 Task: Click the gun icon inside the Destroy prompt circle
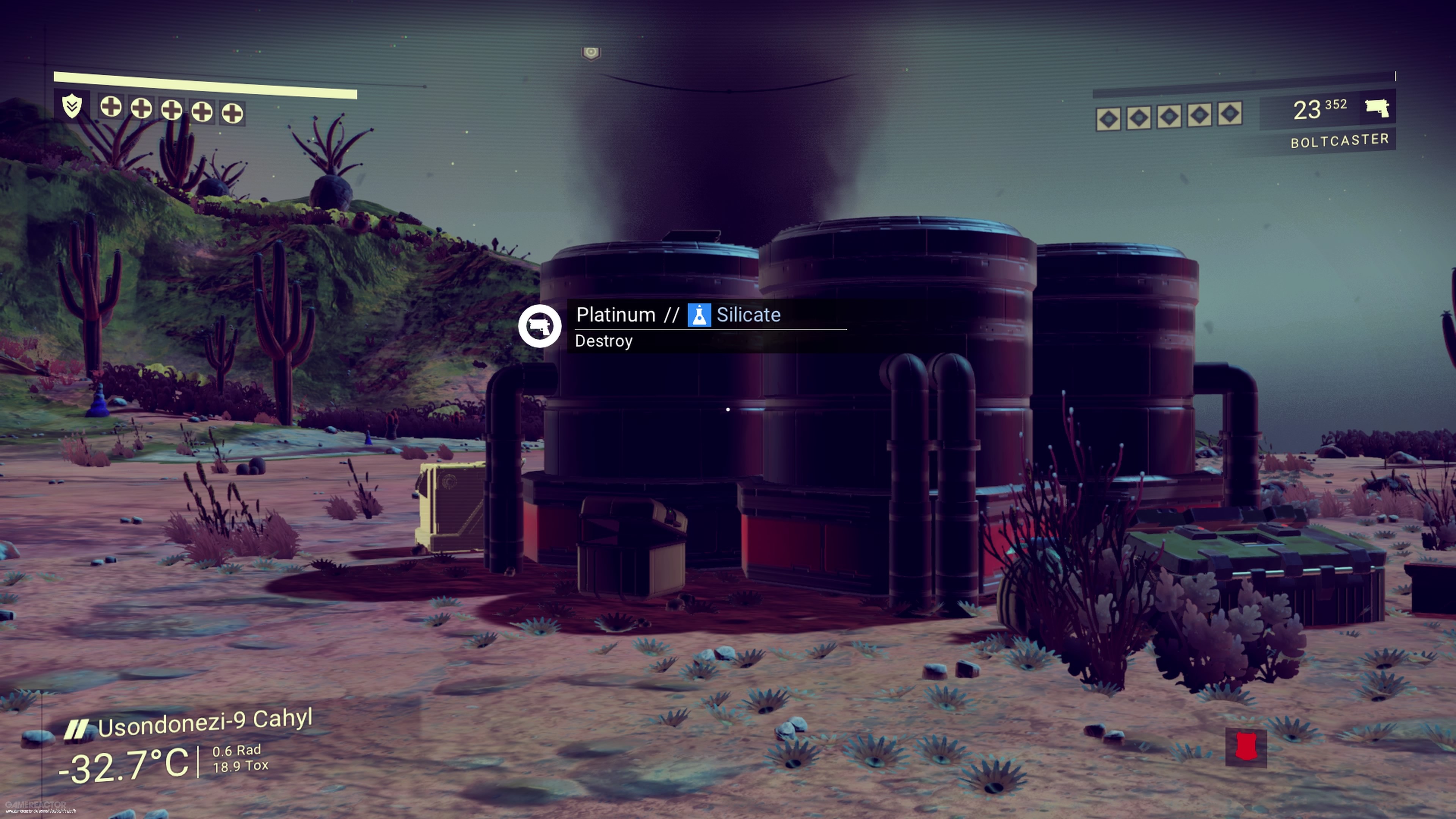pos(541,326)
